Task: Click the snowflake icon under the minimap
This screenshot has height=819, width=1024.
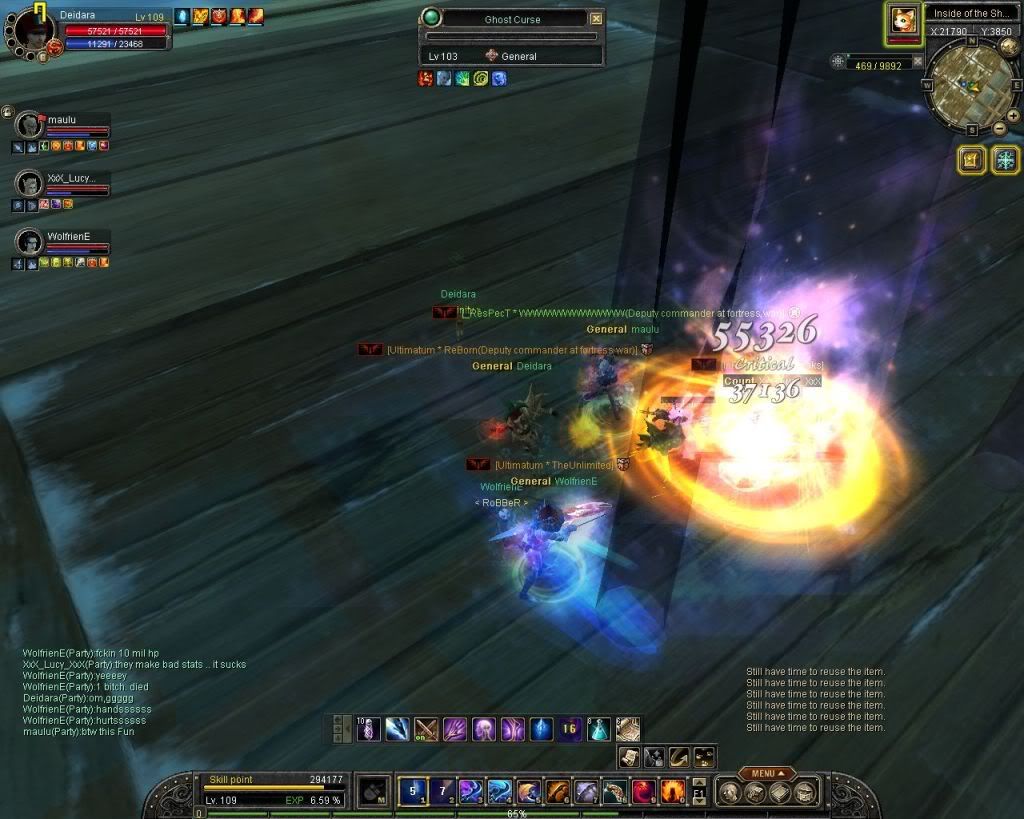Action: pyautogui.click(x=1004, y=160)
